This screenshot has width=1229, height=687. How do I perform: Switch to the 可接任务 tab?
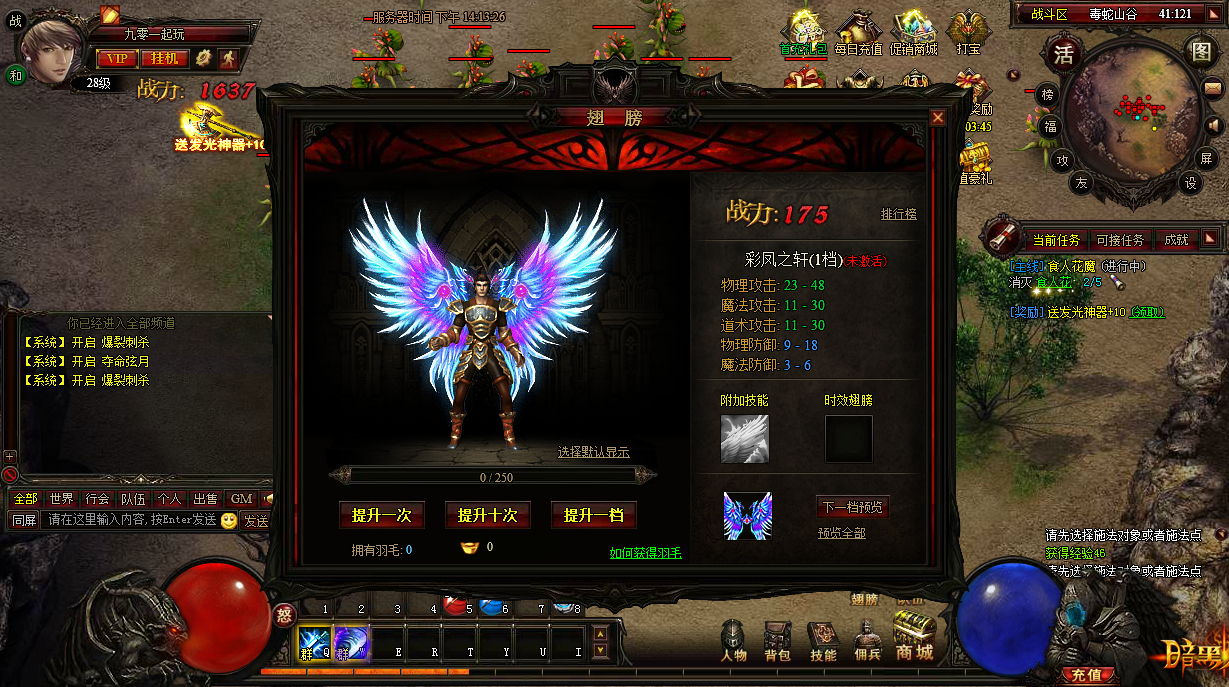1120,240
